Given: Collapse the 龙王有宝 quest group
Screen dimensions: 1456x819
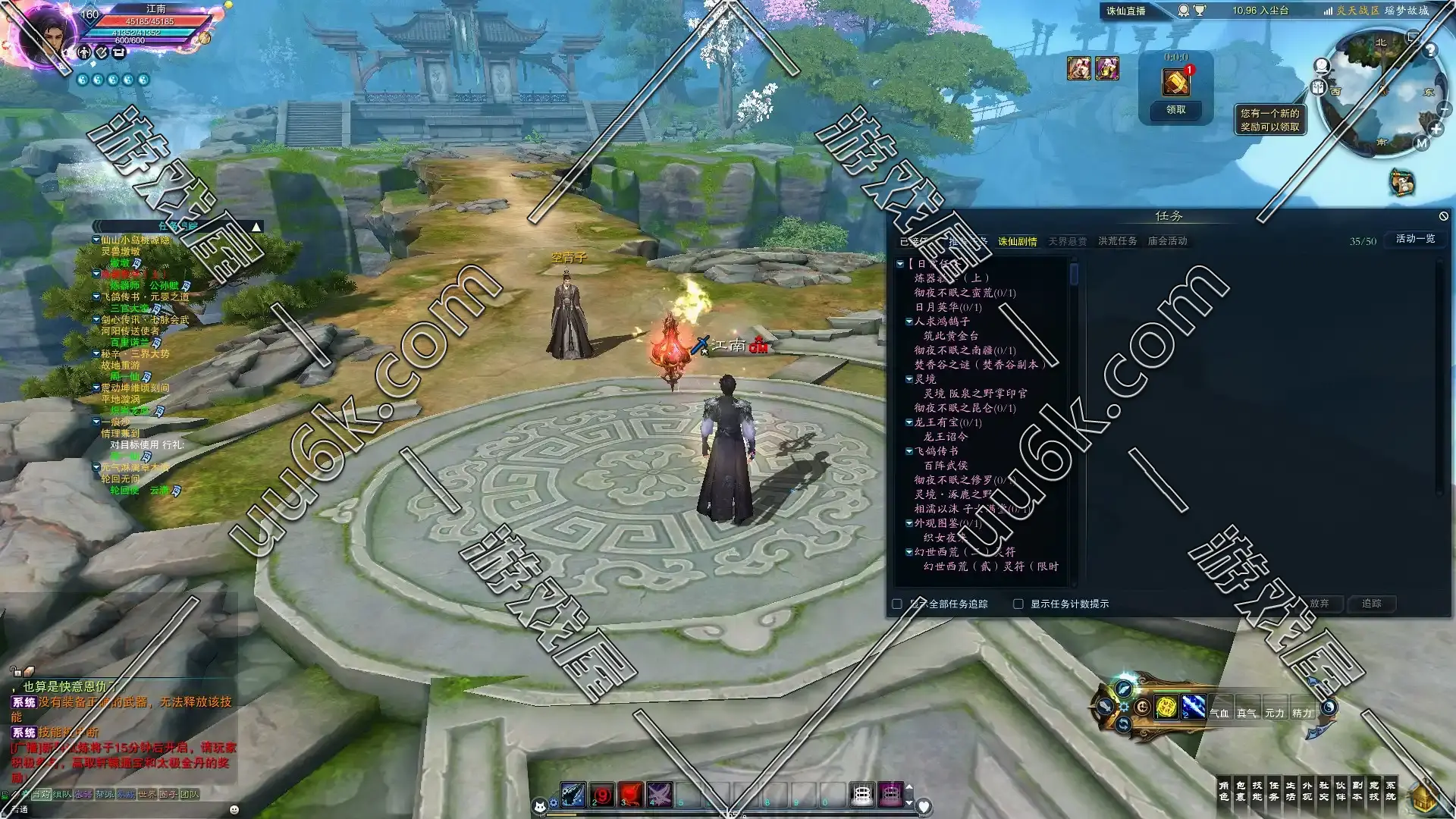Looking at the screenshot, I should click(x=909, y=422).
